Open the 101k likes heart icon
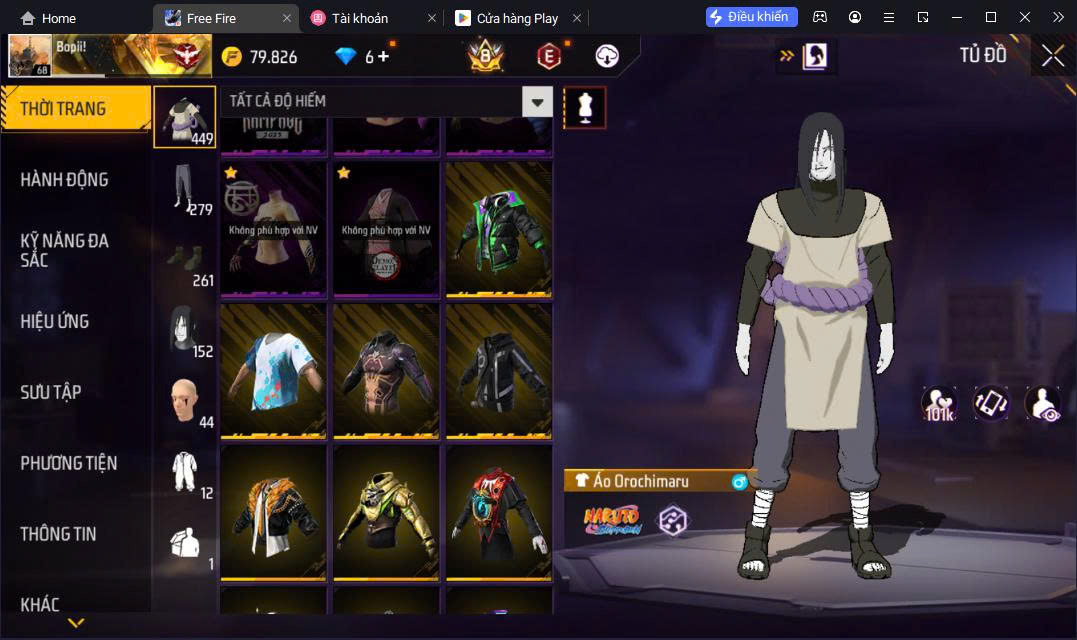This screenshot has width=1077, height=640. [x=938, y=403]
